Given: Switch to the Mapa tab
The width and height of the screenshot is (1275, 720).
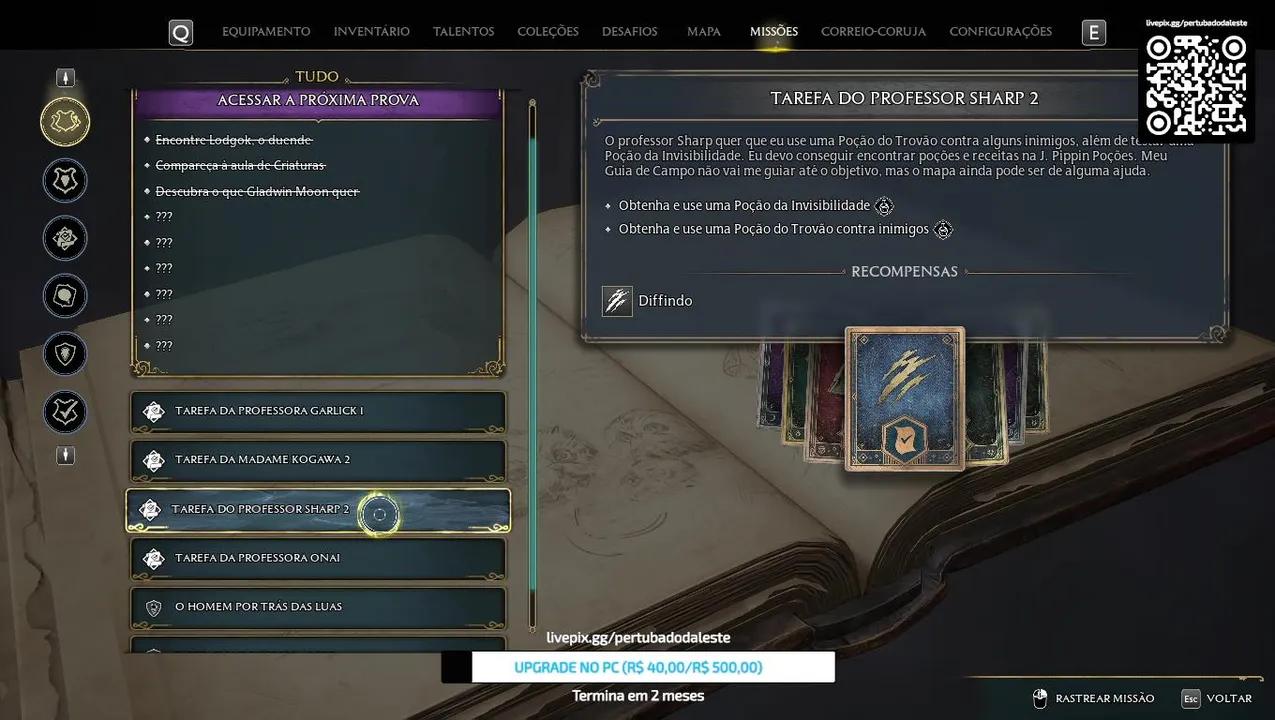Looking at the screenshot, I should coord(704,32).
